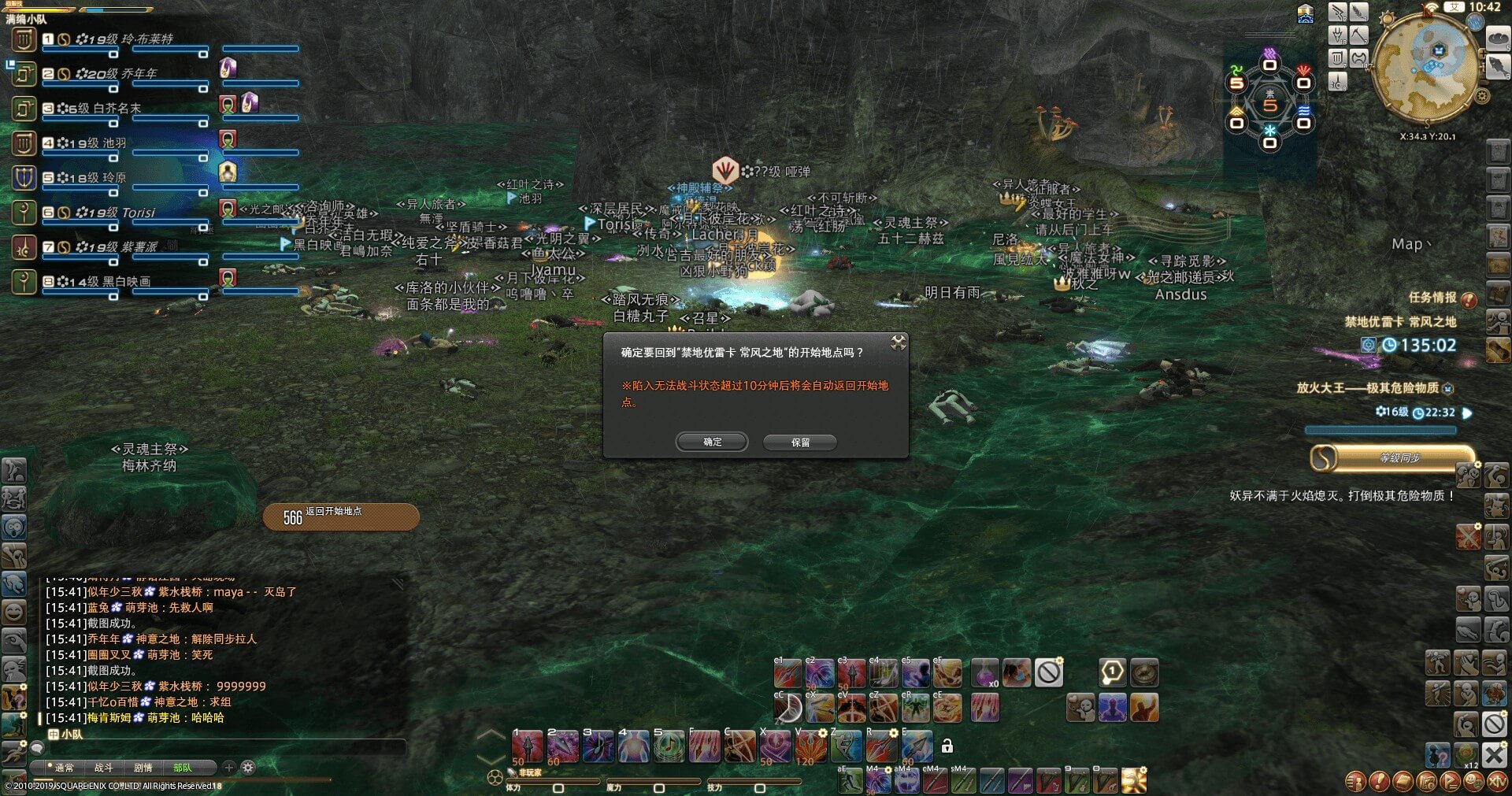This screenshot has height=796, width=1512.
Task: Close the return-to-start dialog with its X
Action: [x=898, y=342]
